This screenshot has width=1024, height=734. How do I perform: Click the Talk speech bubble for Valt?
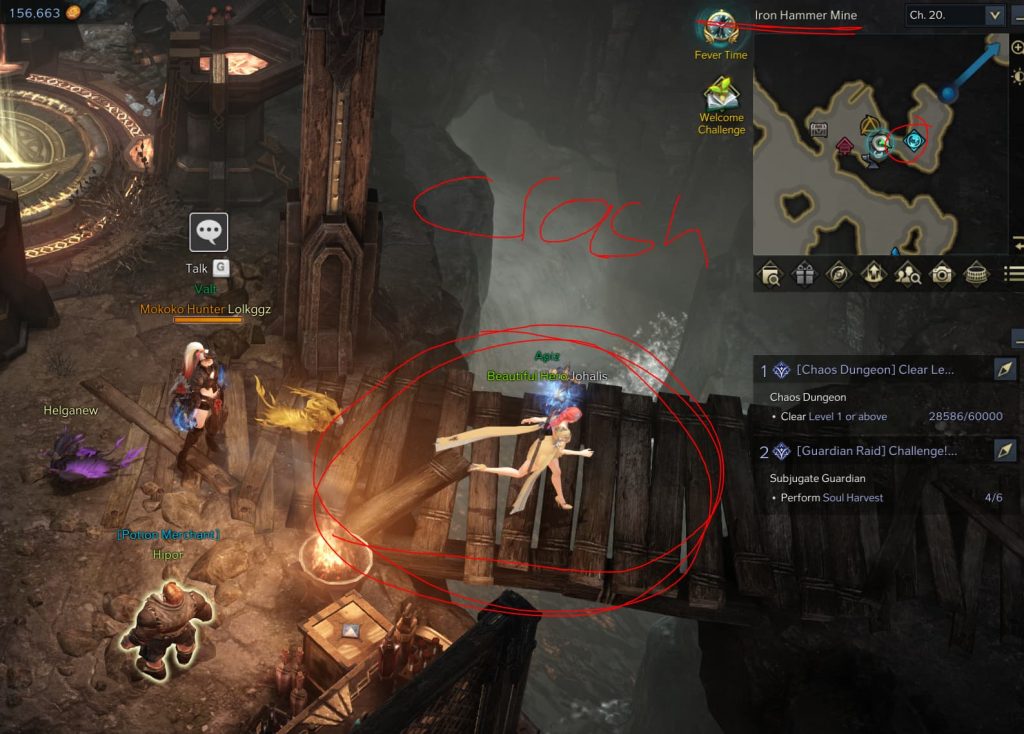point(209,233)
